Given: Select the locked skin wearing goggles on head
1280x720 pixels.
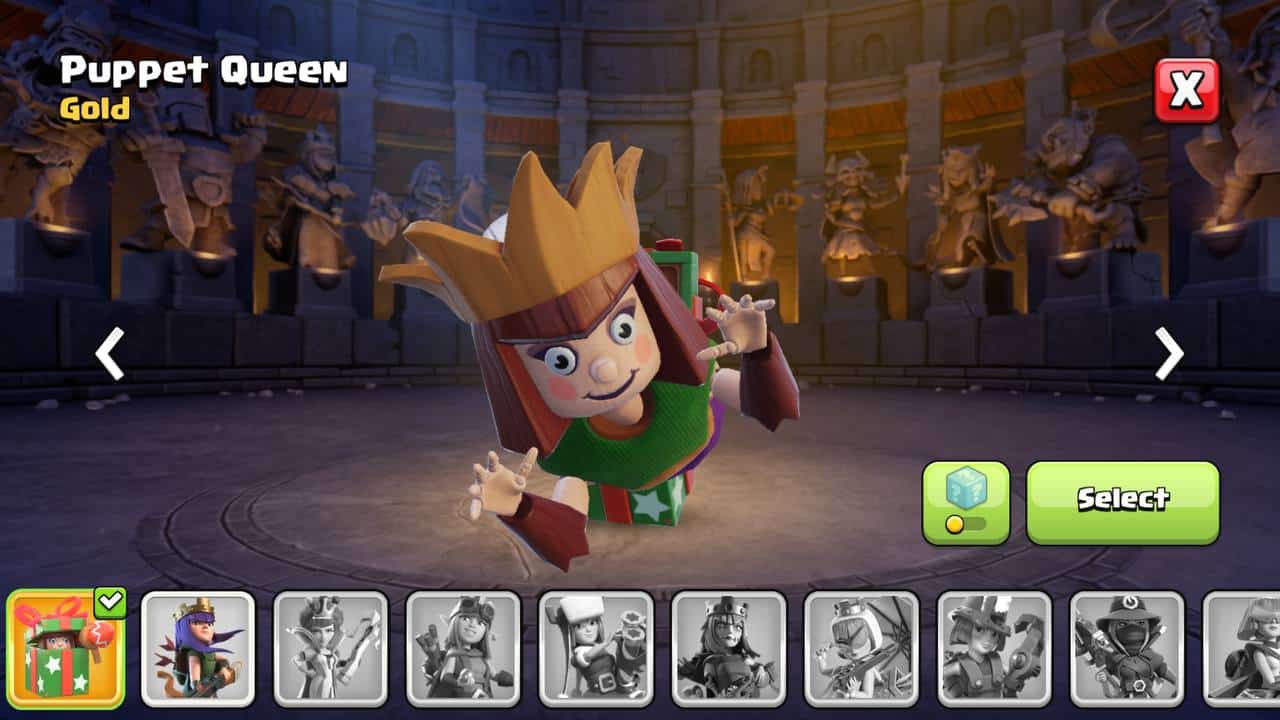Looking at the screenshot, I should (463, 648).
